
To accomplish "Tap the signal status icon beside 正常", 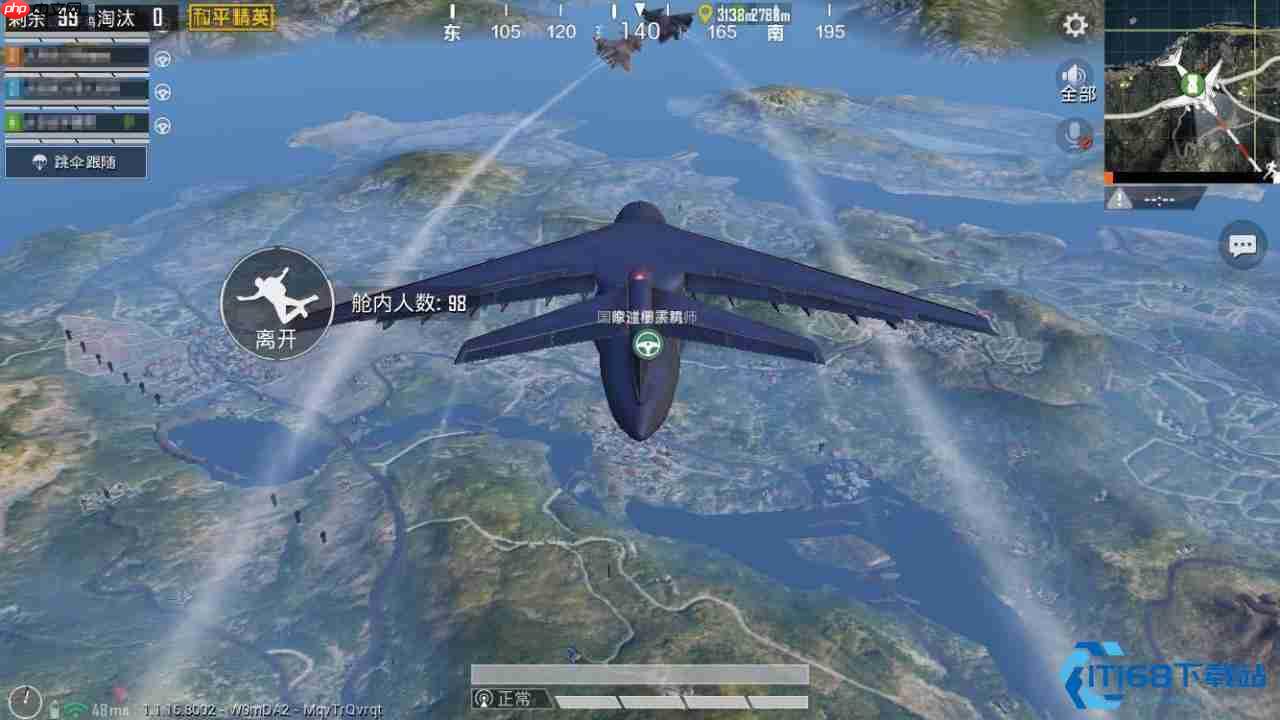I will tap(484, 699).
